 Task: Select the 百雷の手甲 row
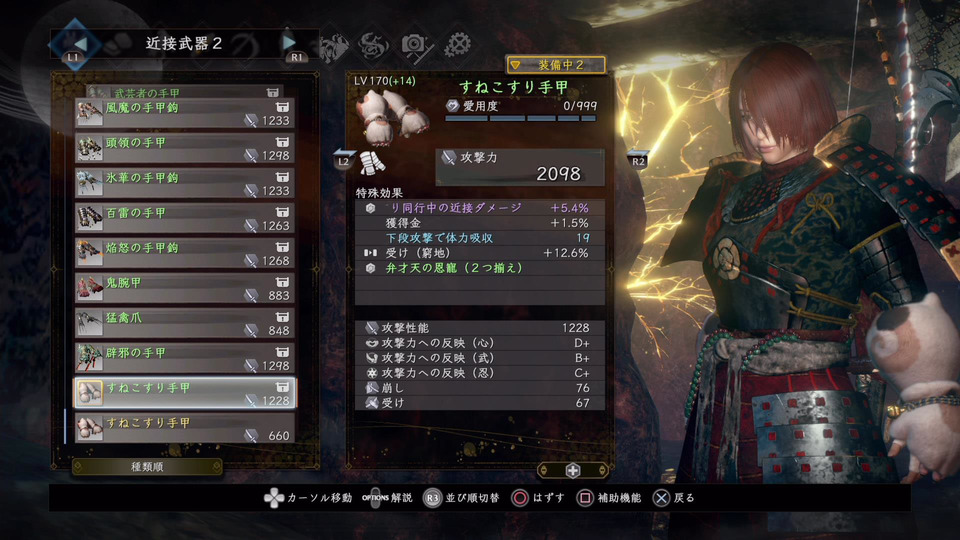point(185,219)
